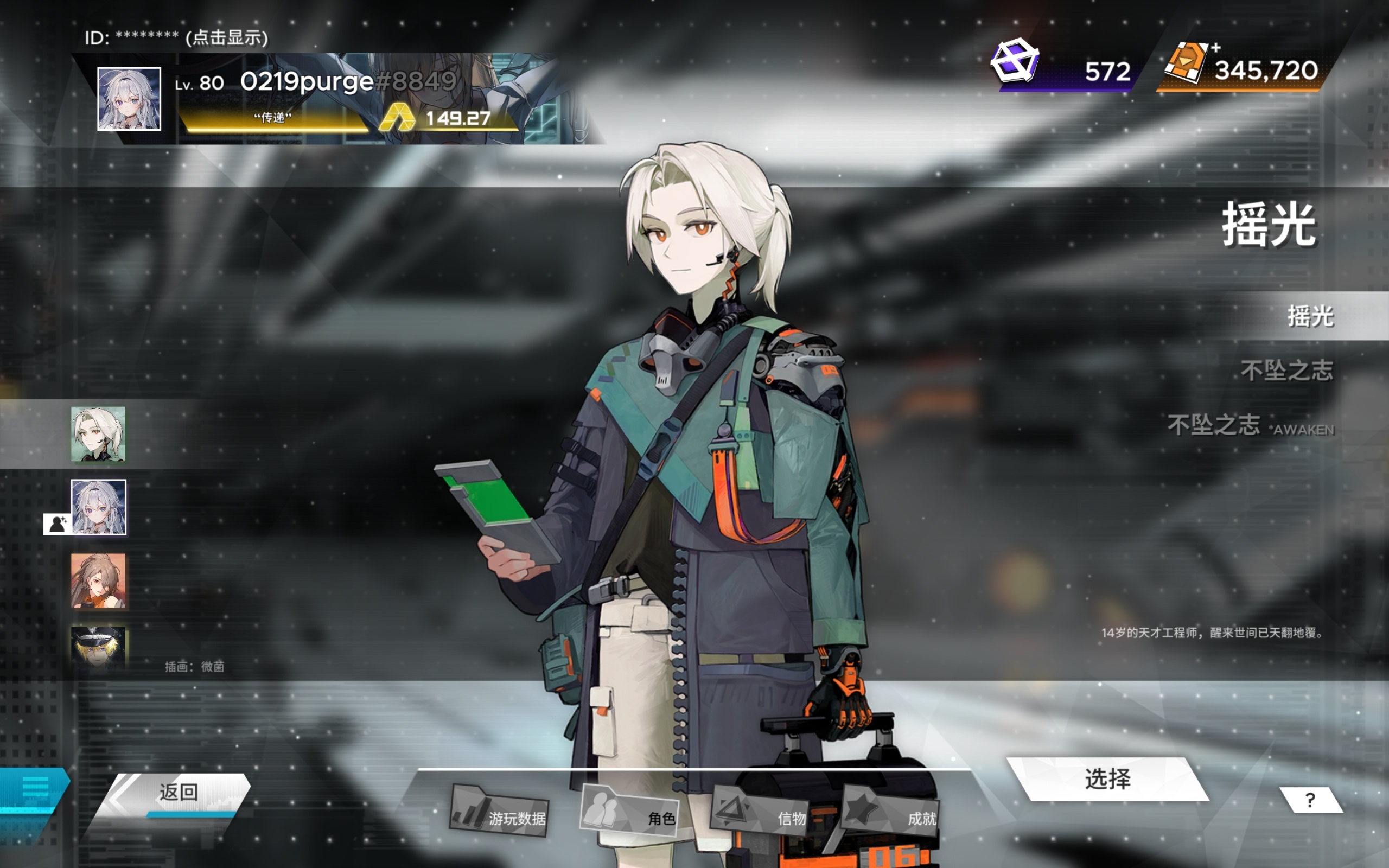1389x868 pixels.
Task: Select the white-haired ponytail character thumbnail
Action: (98, 434)
